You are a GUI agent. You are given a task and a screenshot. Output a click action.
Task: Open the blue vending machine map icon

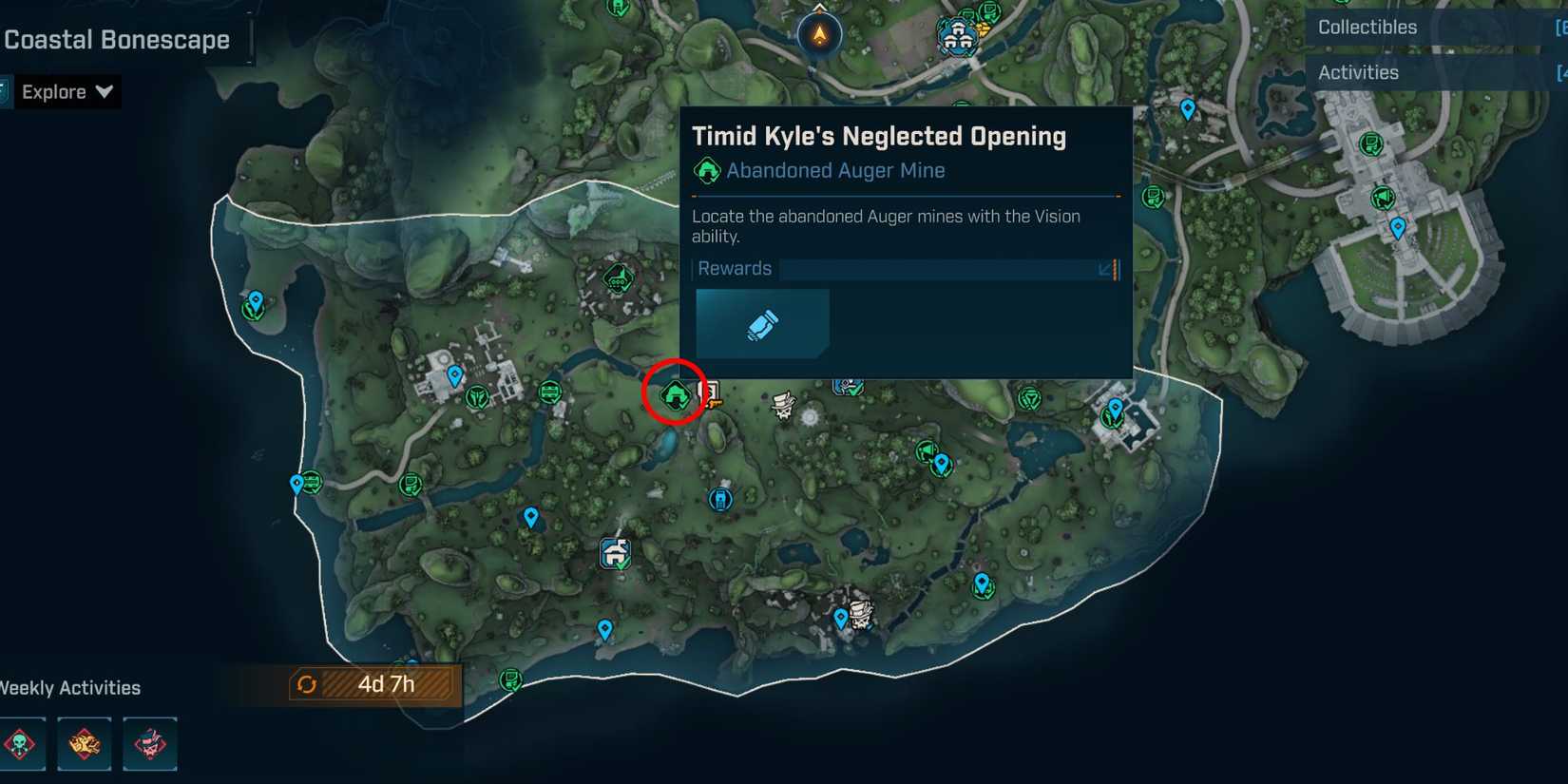720,498
